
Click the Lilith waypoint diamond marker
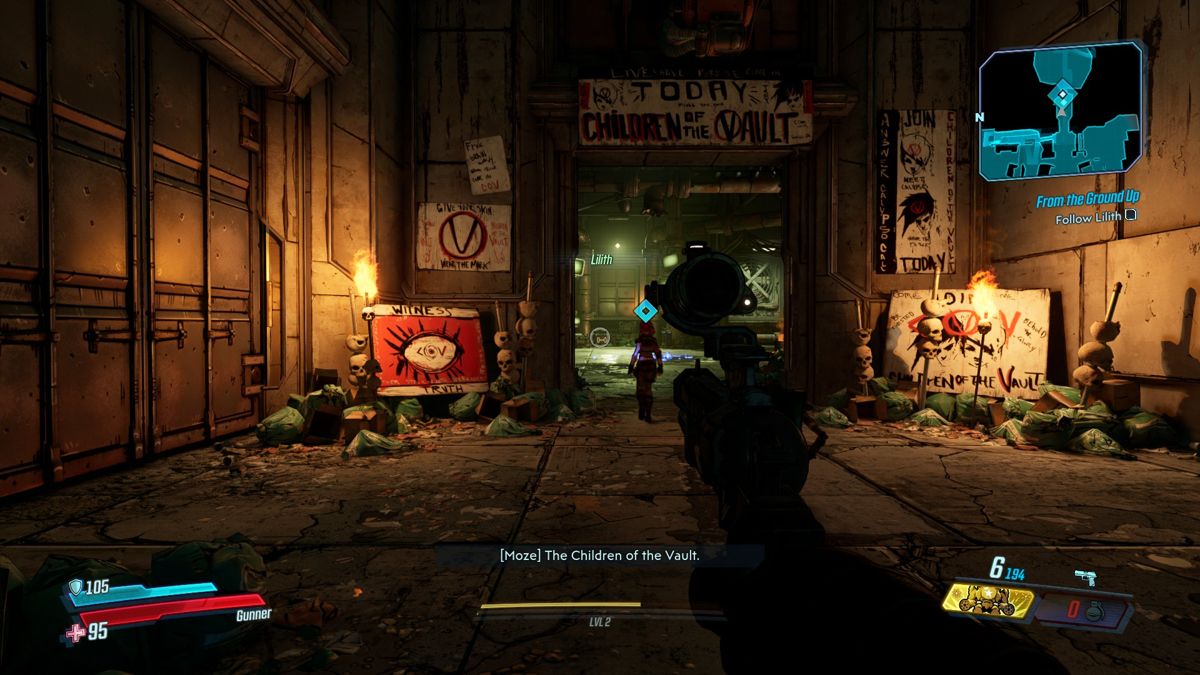coord(646,311)
